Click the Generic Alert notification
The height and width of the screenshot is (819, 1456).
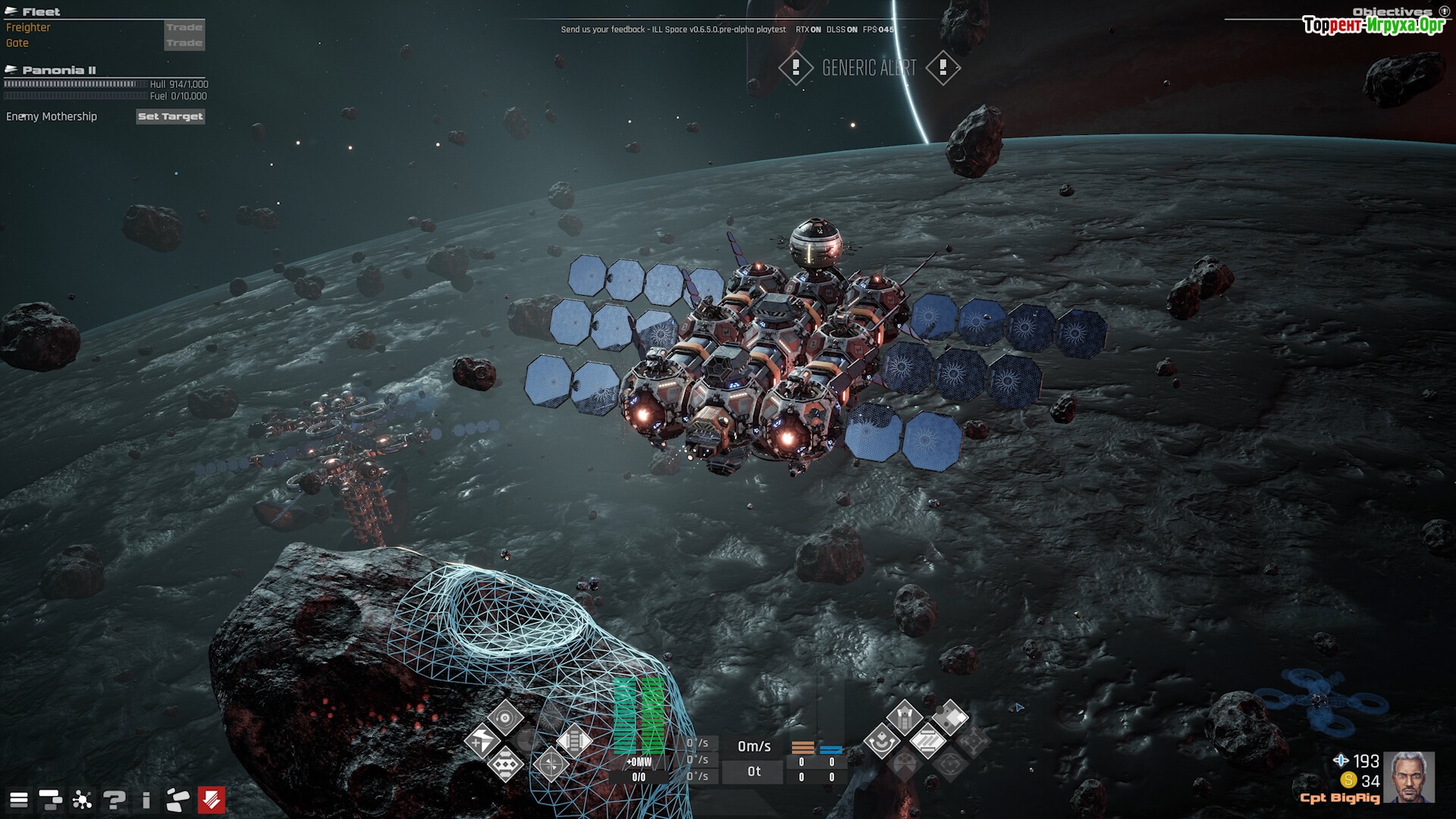(869, 68)
